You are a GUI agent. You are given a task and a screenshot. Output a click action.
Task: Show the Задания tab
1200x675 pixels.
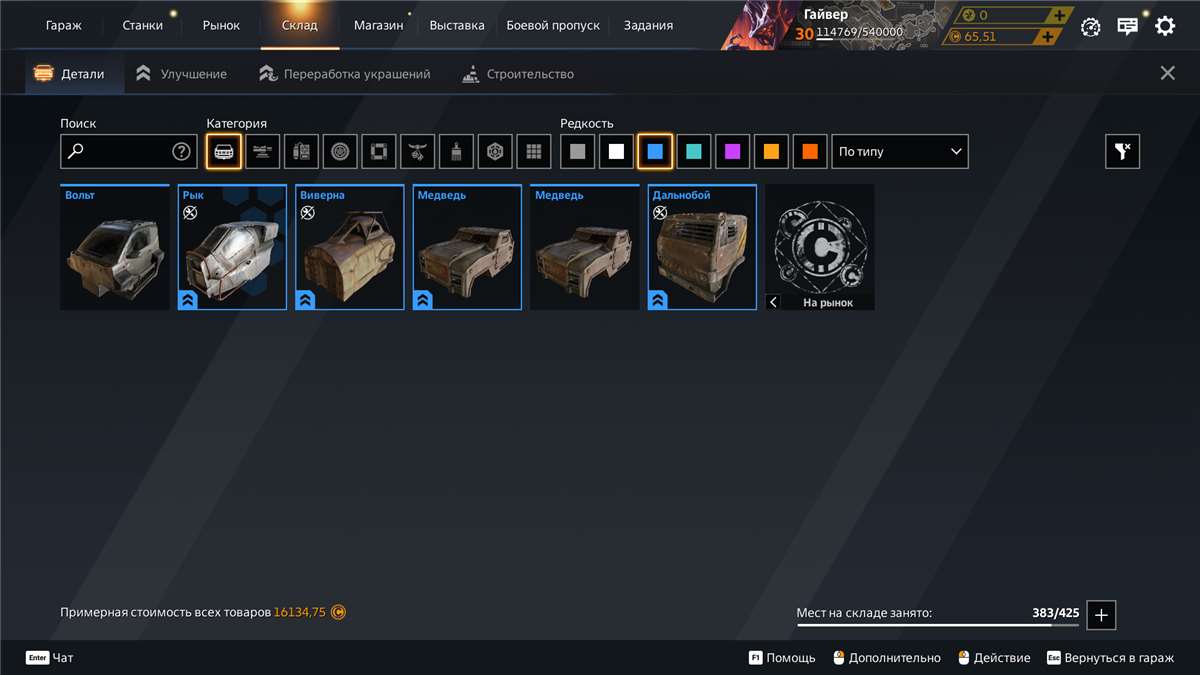(x=648, y=25)
